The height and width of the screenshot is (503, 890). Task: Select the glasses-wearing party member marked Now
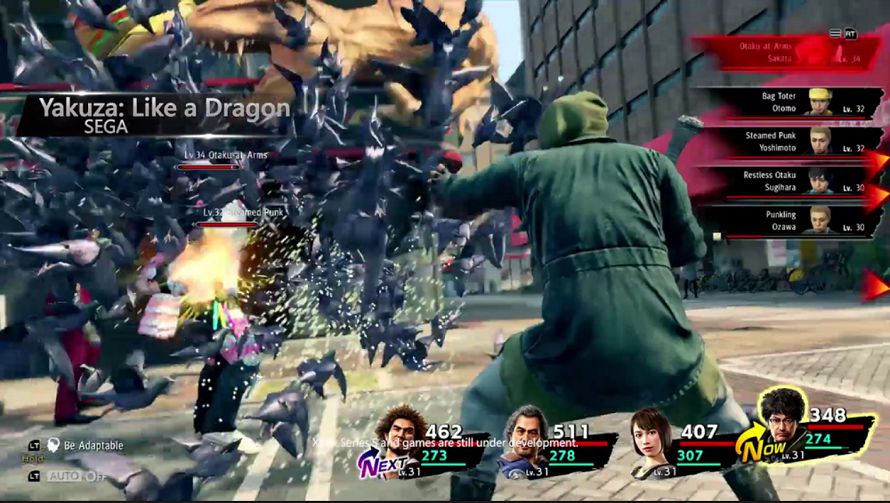[x=782, y=418]
